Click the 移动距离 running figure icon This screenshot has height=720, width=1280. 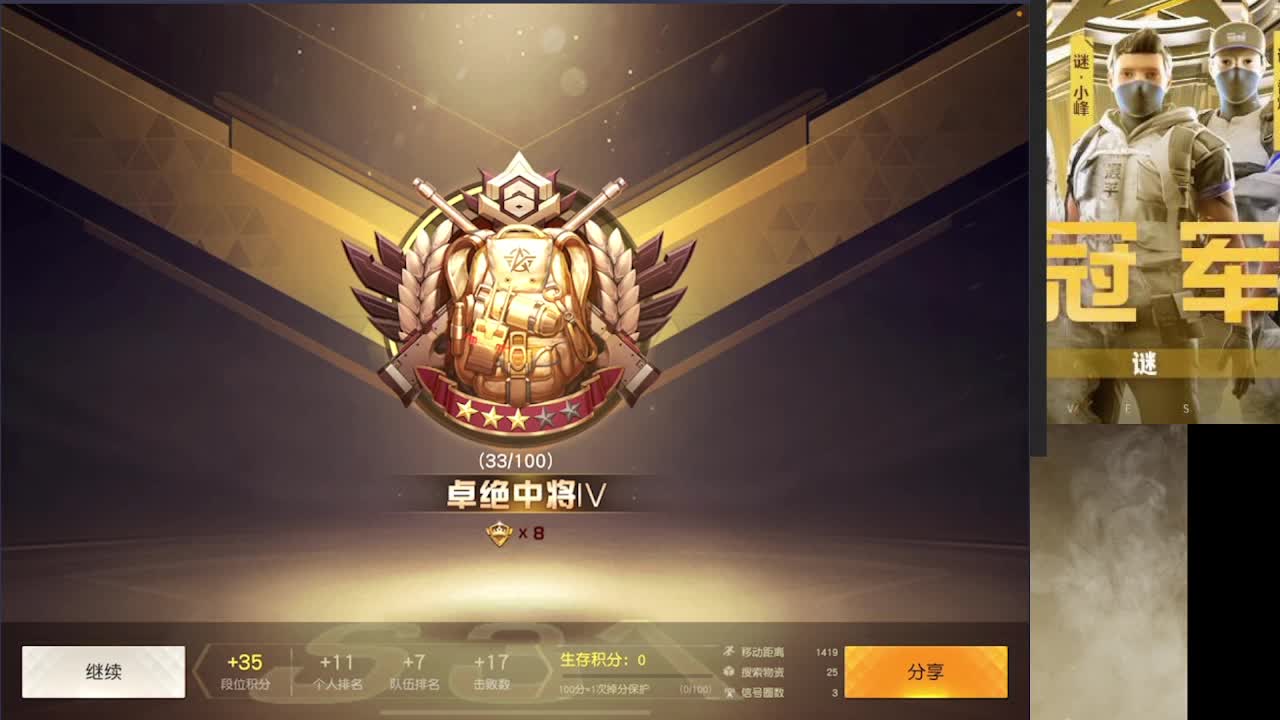pyautogui.click(x=729, y=651)
